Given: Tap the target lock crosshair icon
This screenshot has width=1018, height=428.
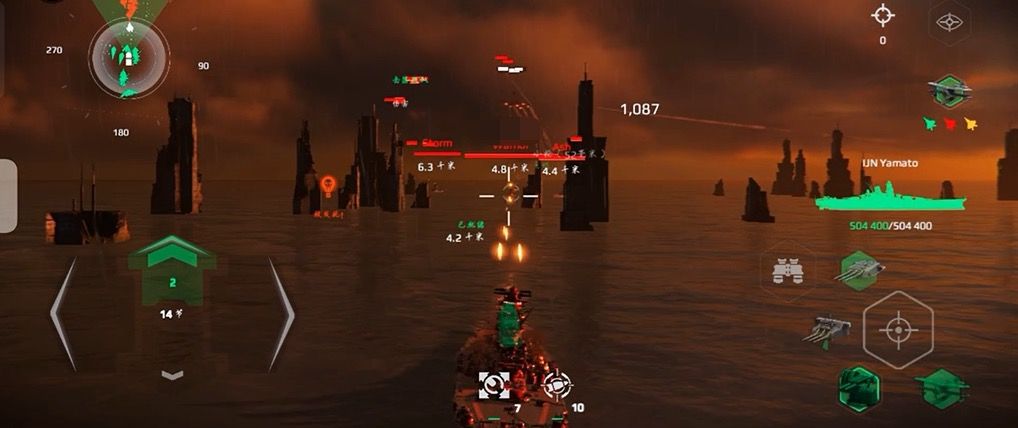Looking at the screenshot, I should 882,15.
